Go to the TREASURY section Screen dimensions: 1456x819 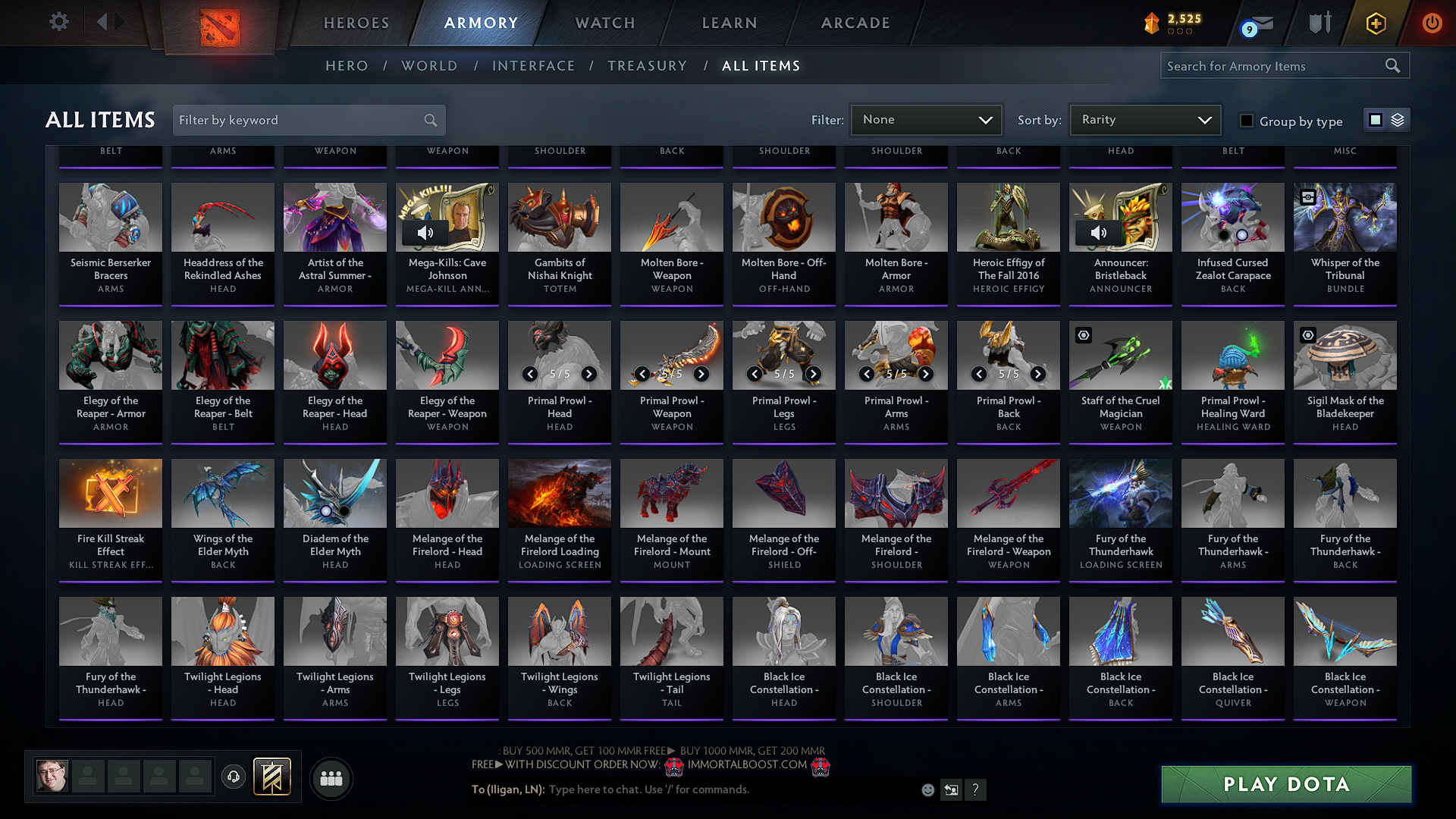point(647,66)
